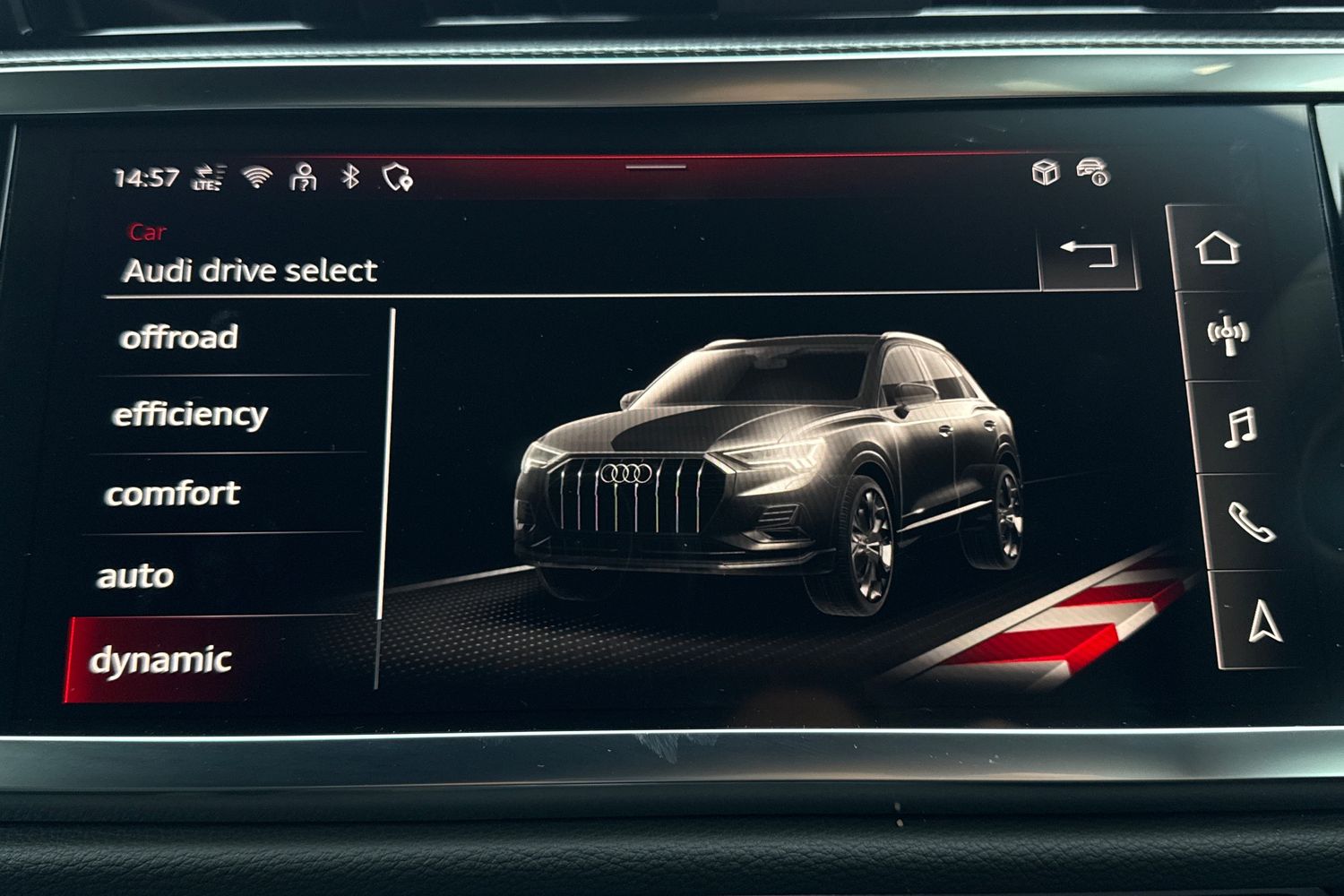This screenshot has height=896, width=1344.
Task: Activate the dynamic drive mode
Action: (x=161, y=660)
